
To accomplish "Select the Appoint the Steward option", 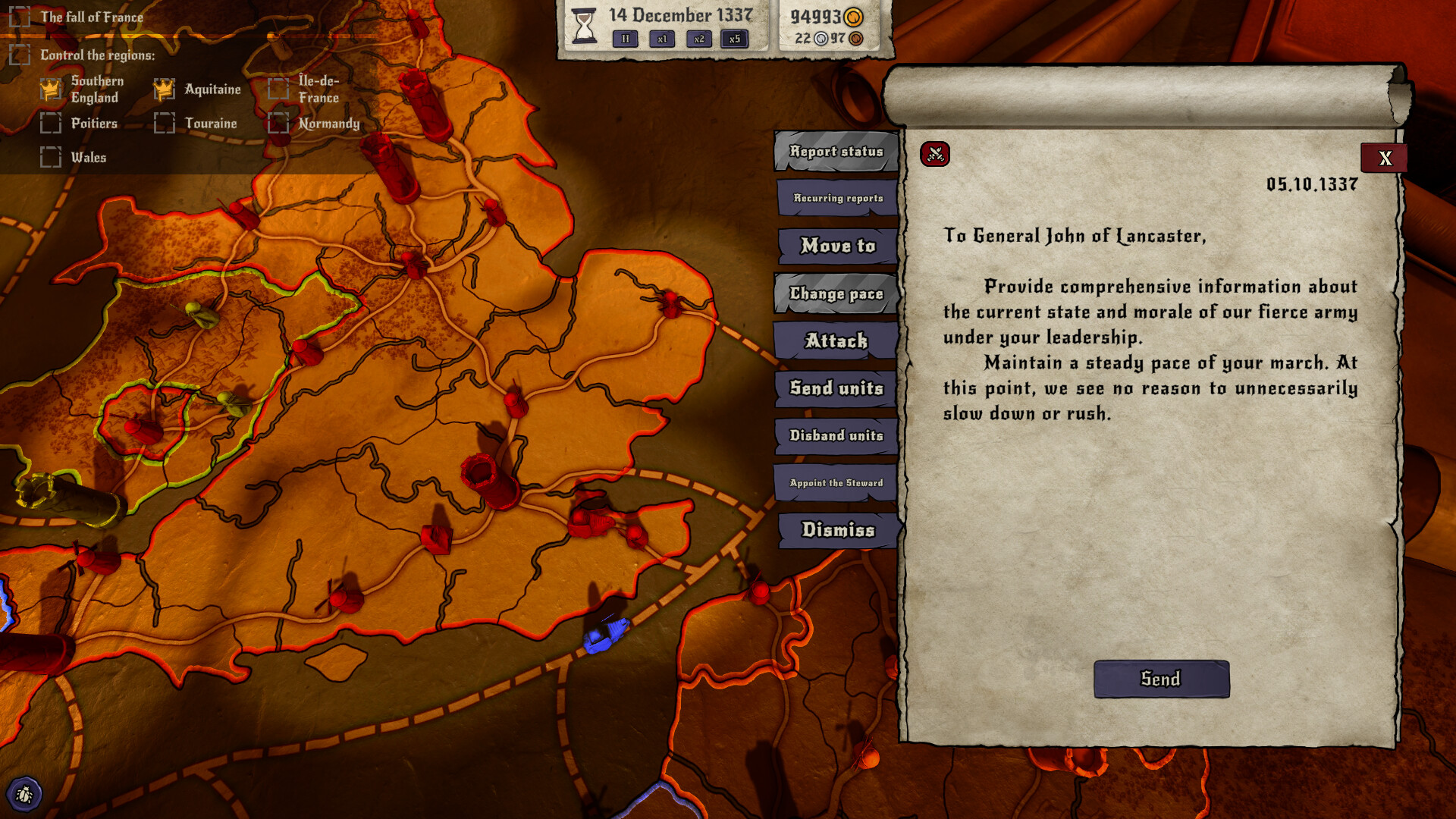I will click(x=835, y=482).
